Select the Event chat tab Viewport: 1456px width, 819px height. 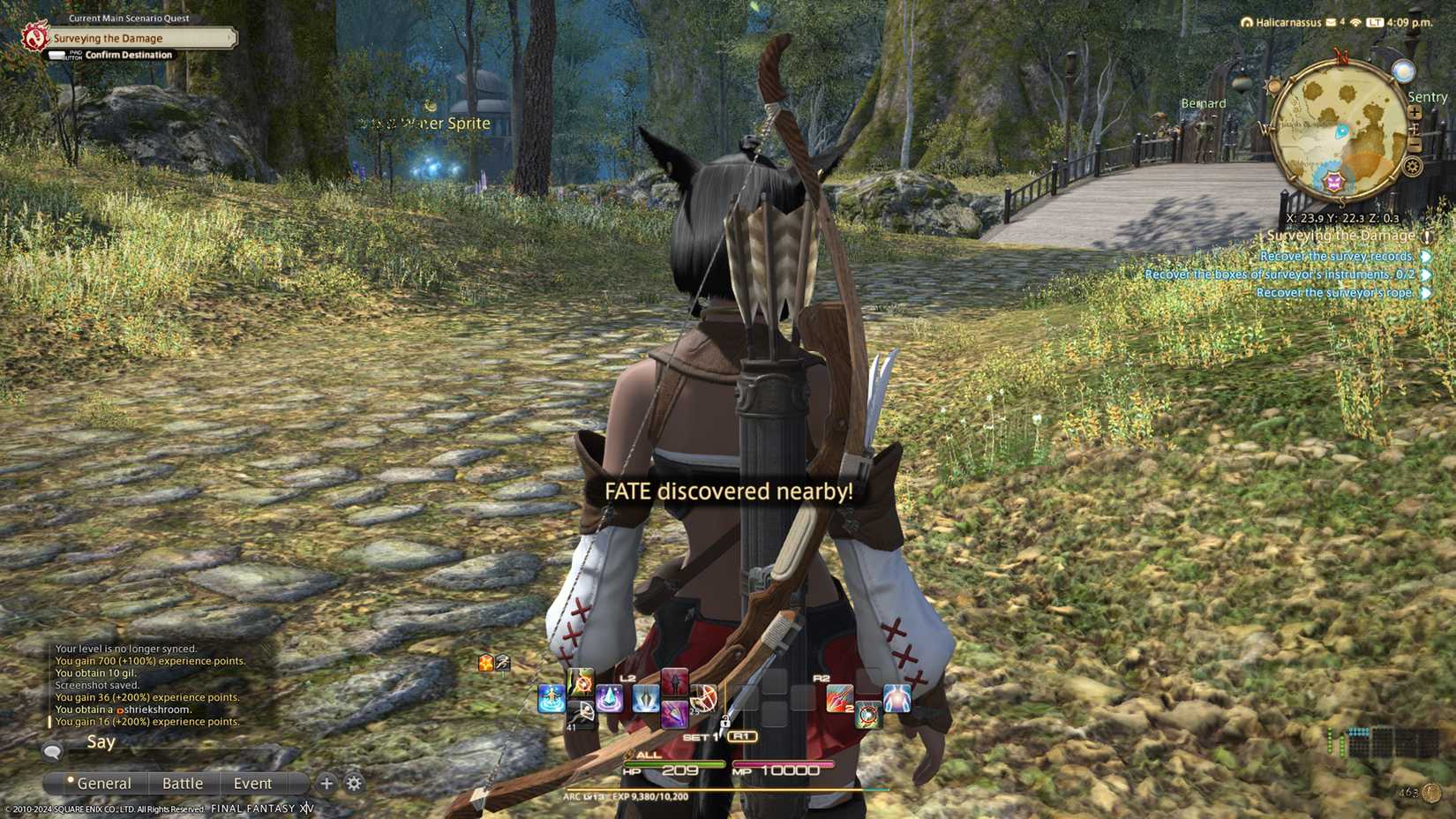pyautogui.click(x=252, y=783)
